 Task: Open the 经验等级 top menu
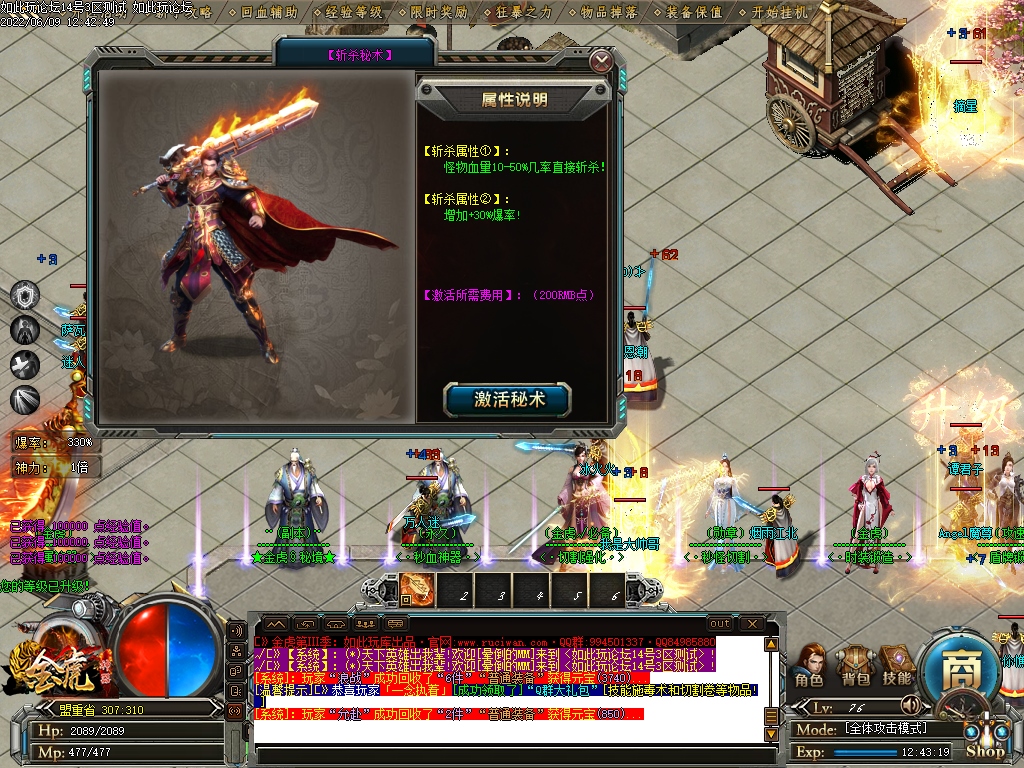[x=354, y=13]
